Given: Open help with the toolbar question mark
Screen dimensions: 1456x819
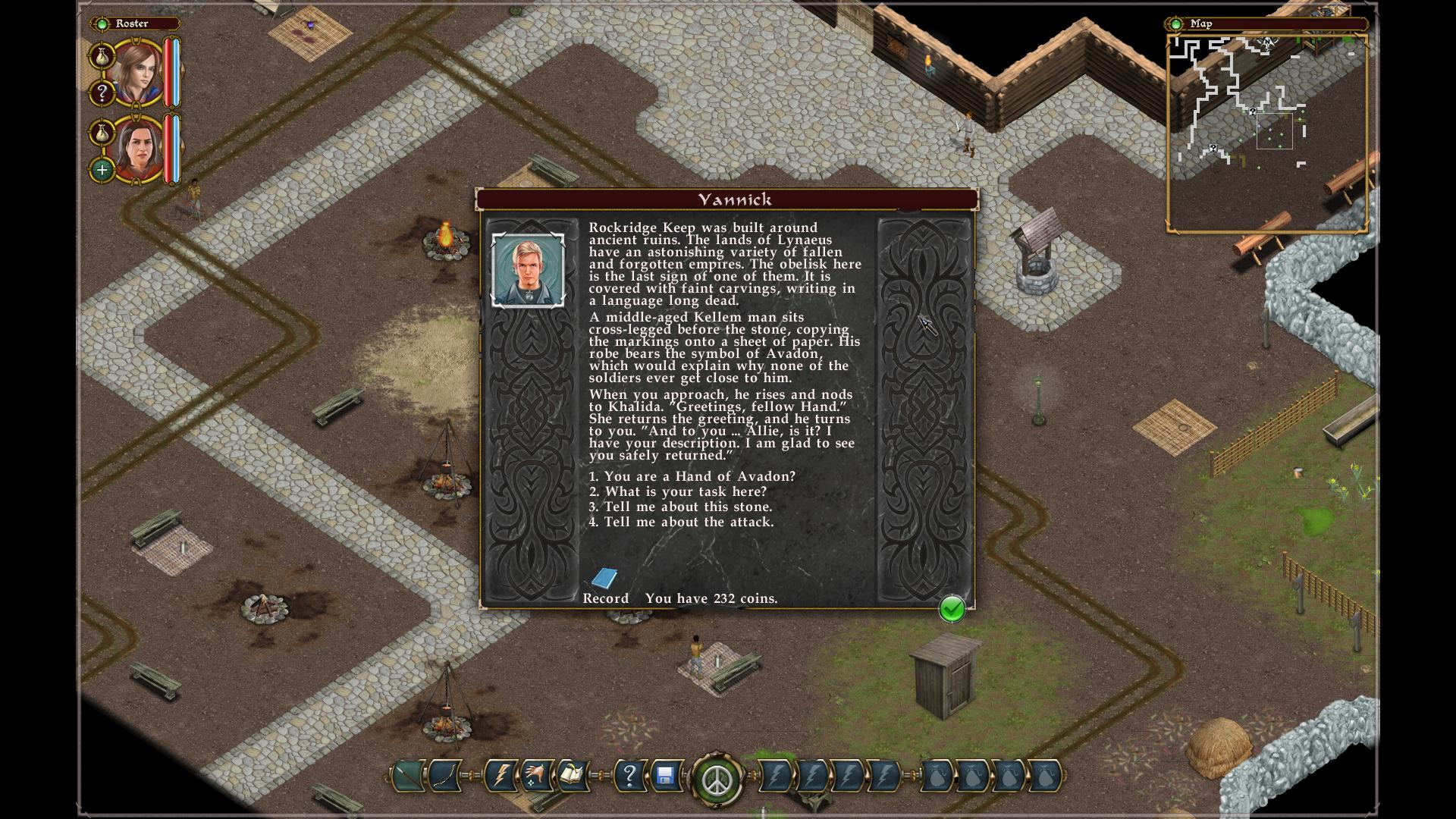Looking at the screenshot, I should pyautogui.click(x=629, y=776).
